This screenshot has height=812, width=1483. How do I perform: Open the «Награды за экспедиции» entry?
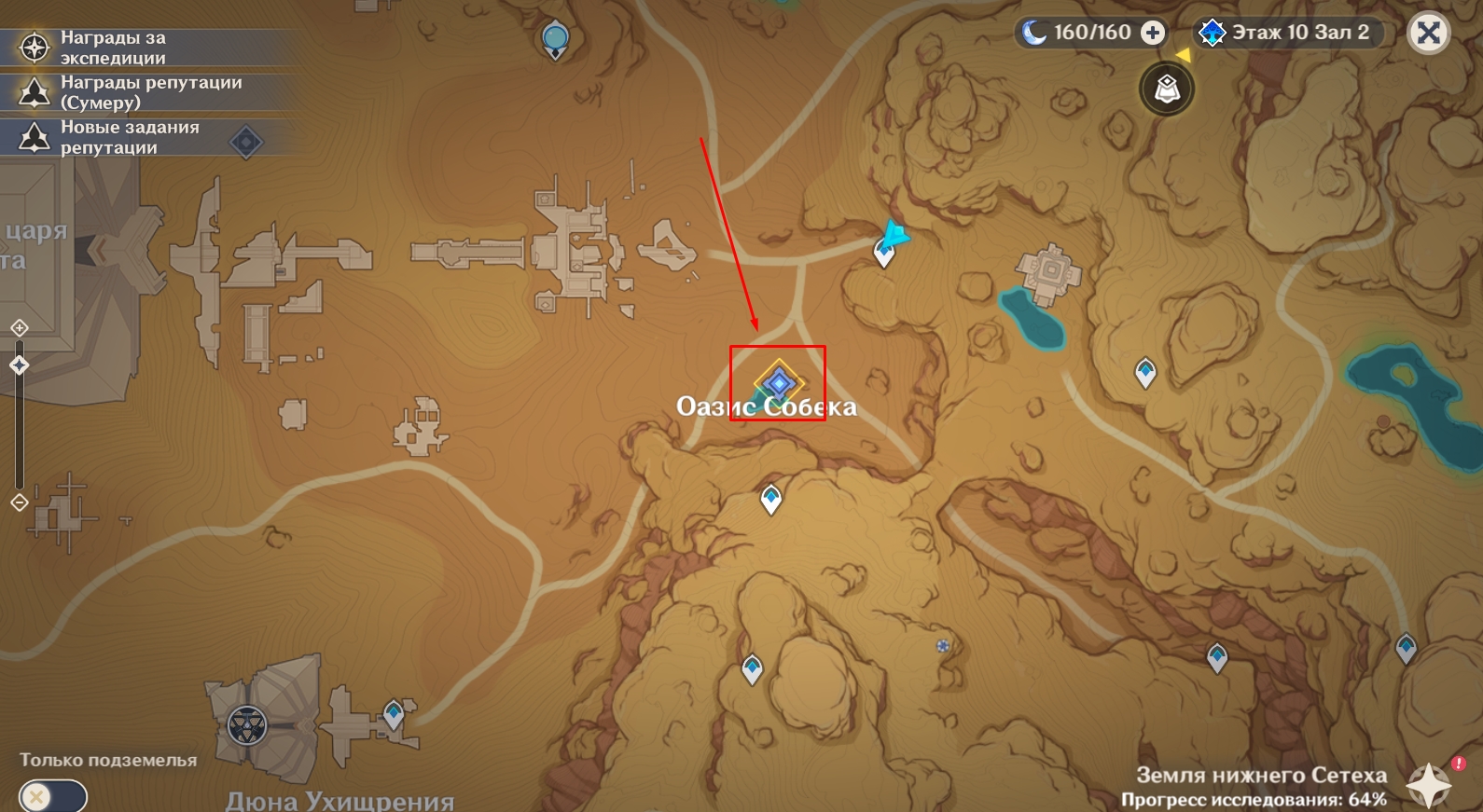112,48
